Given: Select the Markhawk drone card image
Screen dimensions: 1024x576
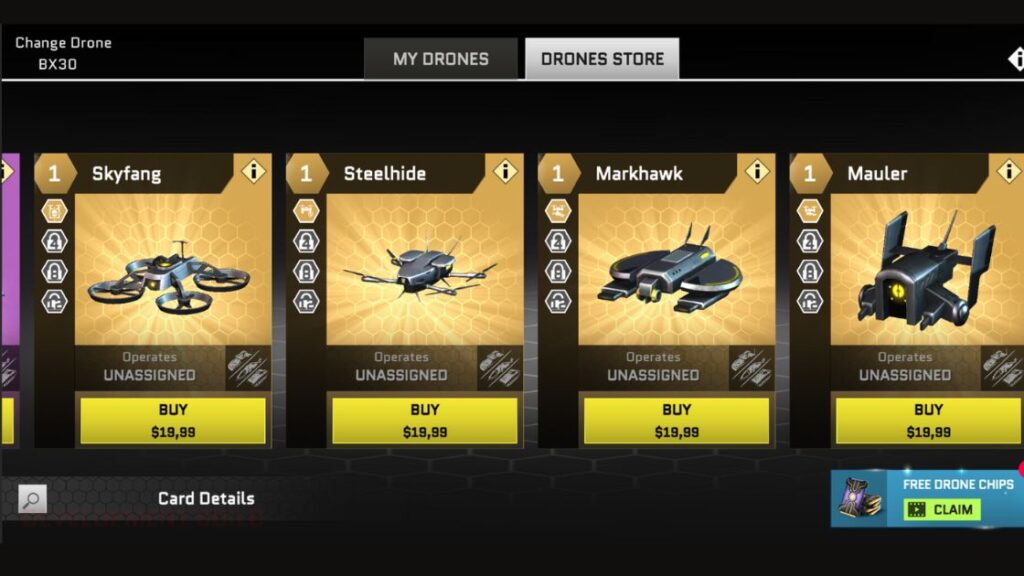Looking at the screenshot, I should pyautogui.click(x=672, y=273).
